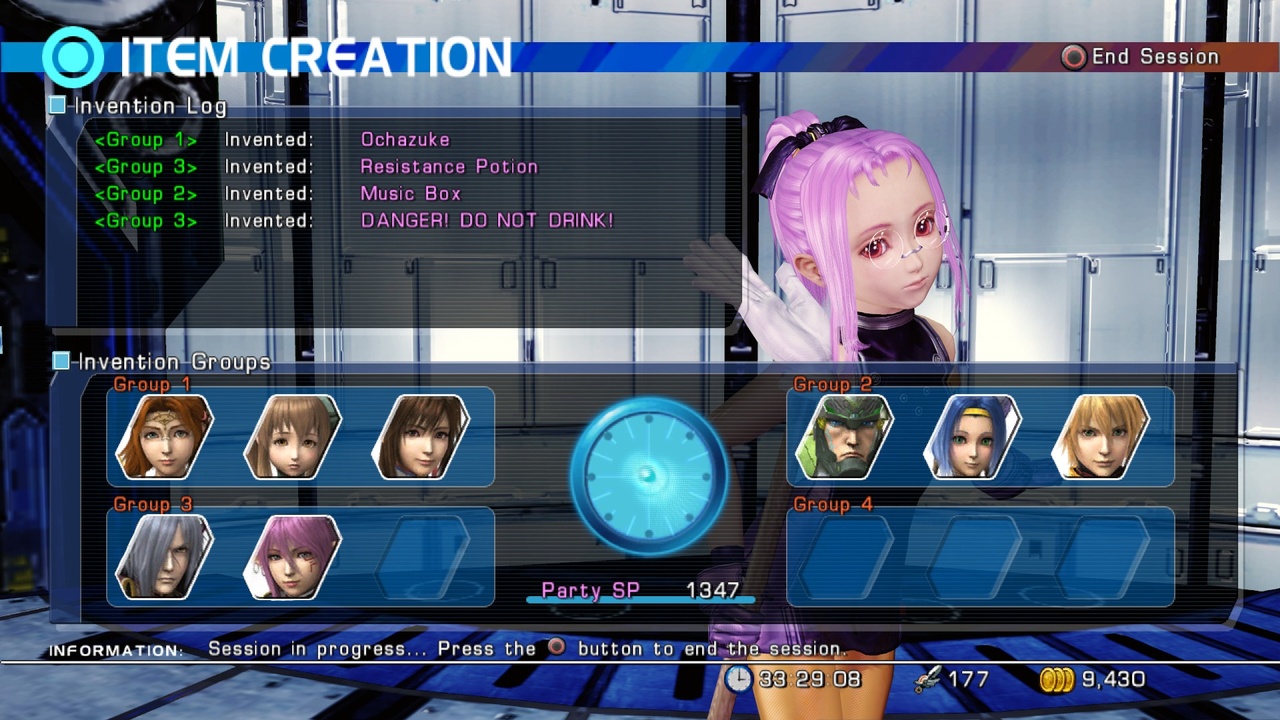Click the item icon next to the 177 counter
This screenshot has width=1280, height=720.
coord(928,678)
